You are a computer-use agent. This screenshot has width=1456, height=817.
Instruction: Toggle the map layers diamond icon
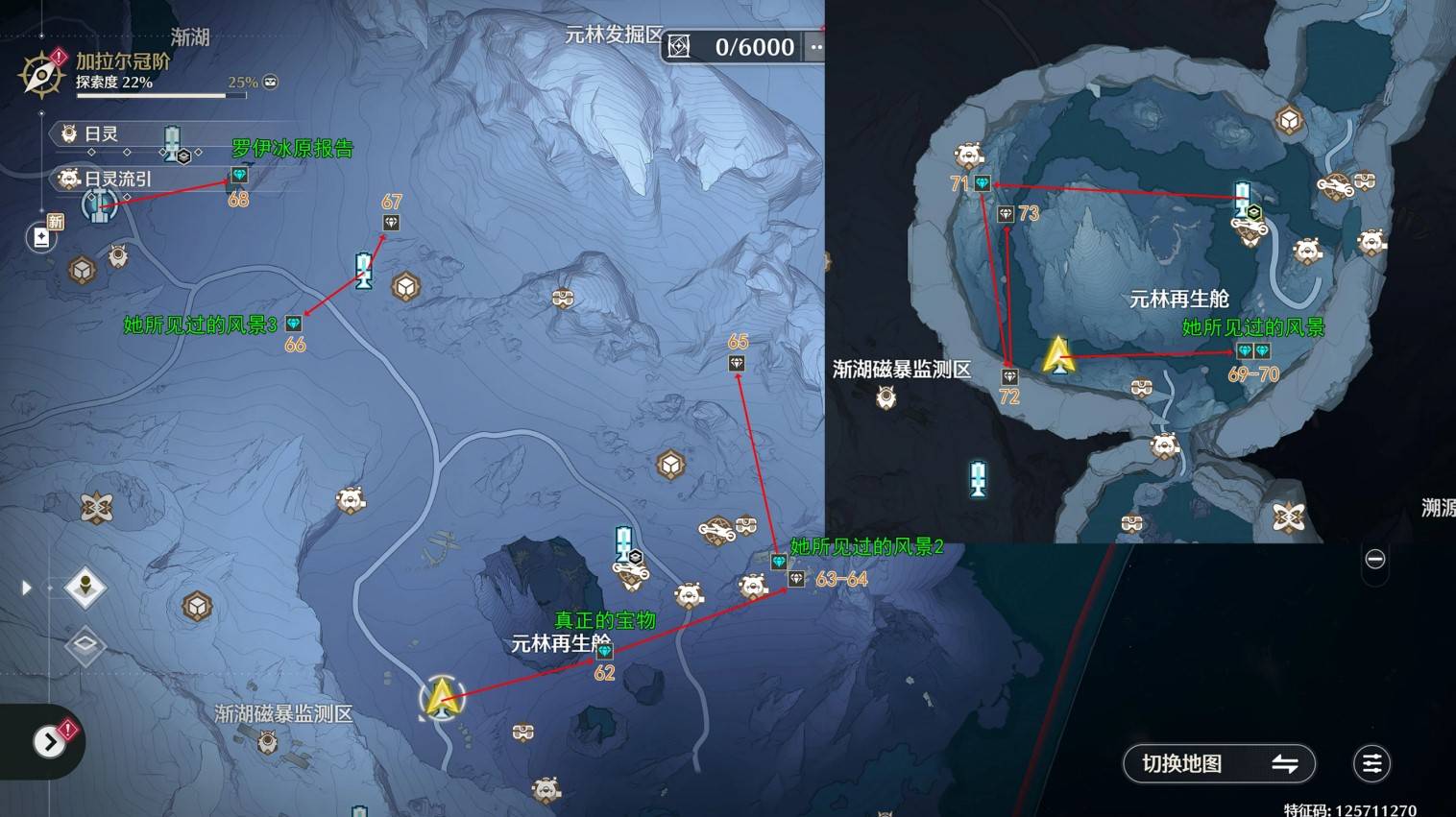85,643
